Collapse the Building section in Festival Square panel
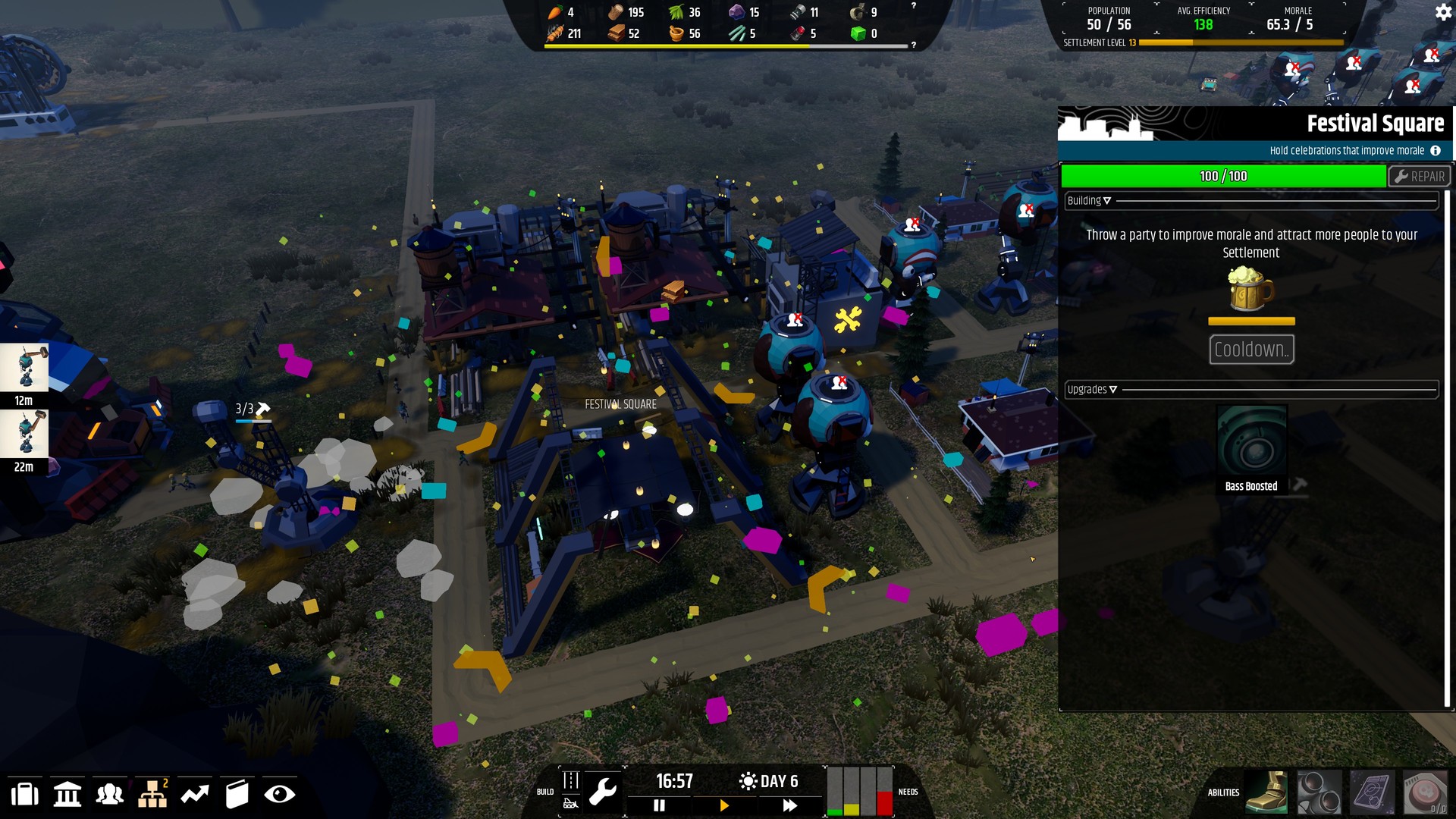Image resolution: width=1456 pixels, height=819 pixels. 1088,200
